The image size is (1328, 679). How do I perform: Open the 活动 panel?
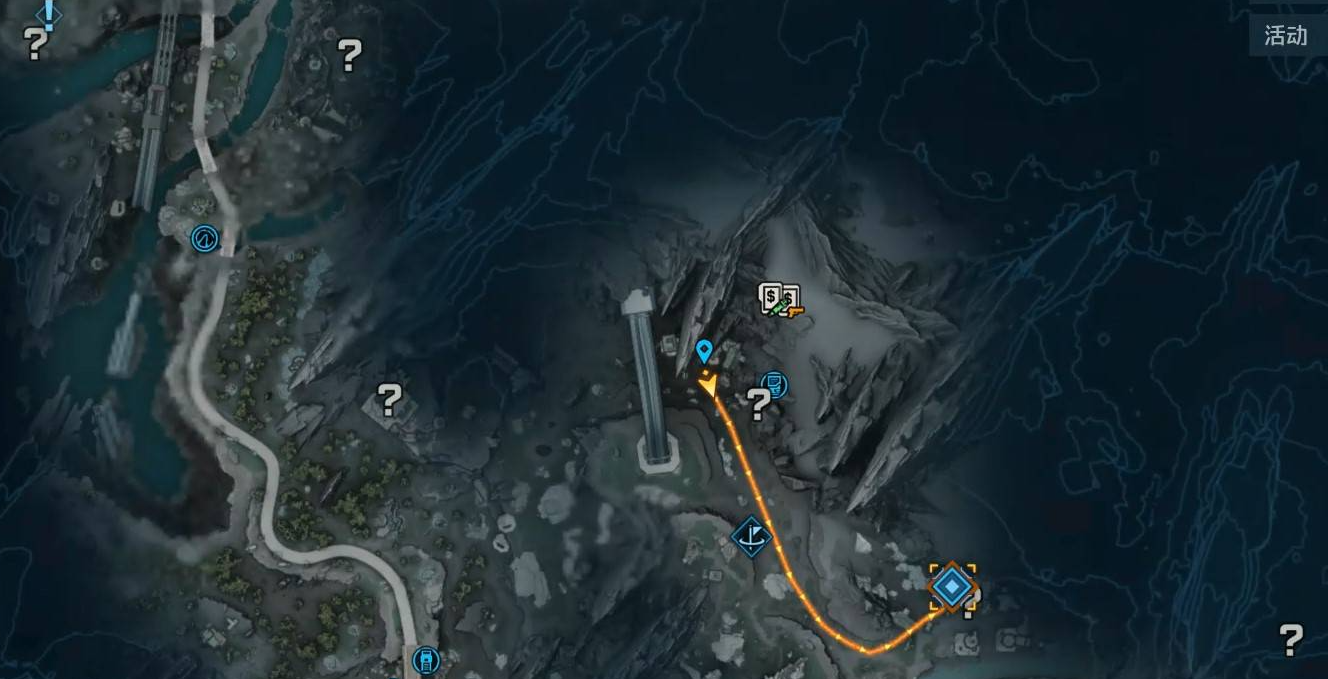pyautogui.click(x=1285, y=36)
